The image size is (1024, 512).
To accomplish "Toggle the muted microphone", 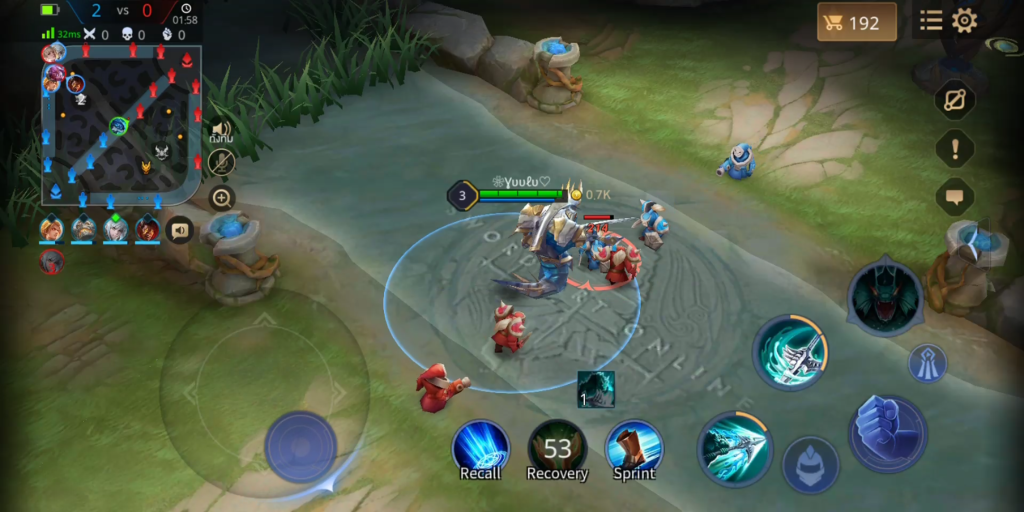I will click(222, 163).
